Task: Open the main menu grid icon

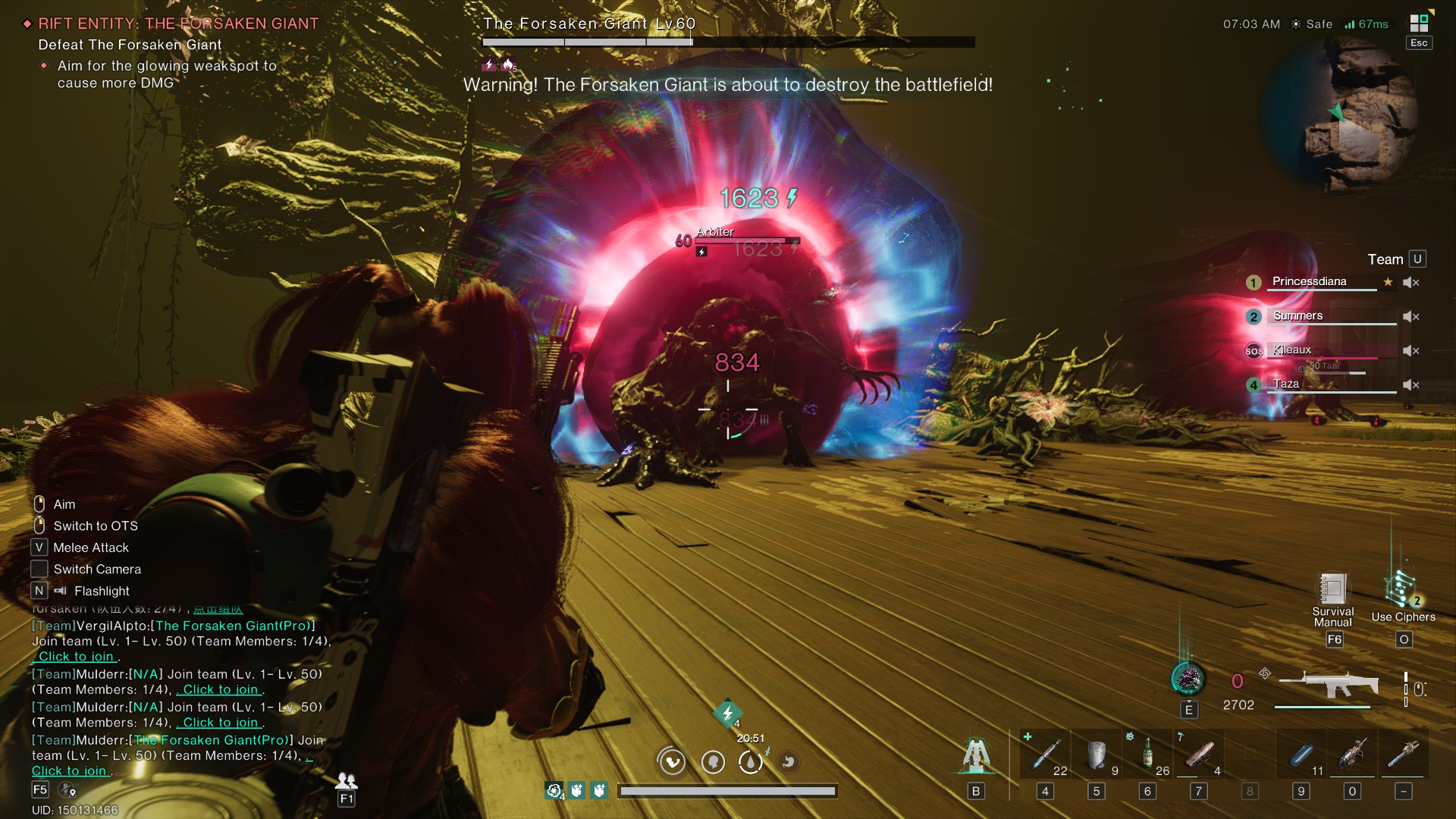Action: 1419,24
